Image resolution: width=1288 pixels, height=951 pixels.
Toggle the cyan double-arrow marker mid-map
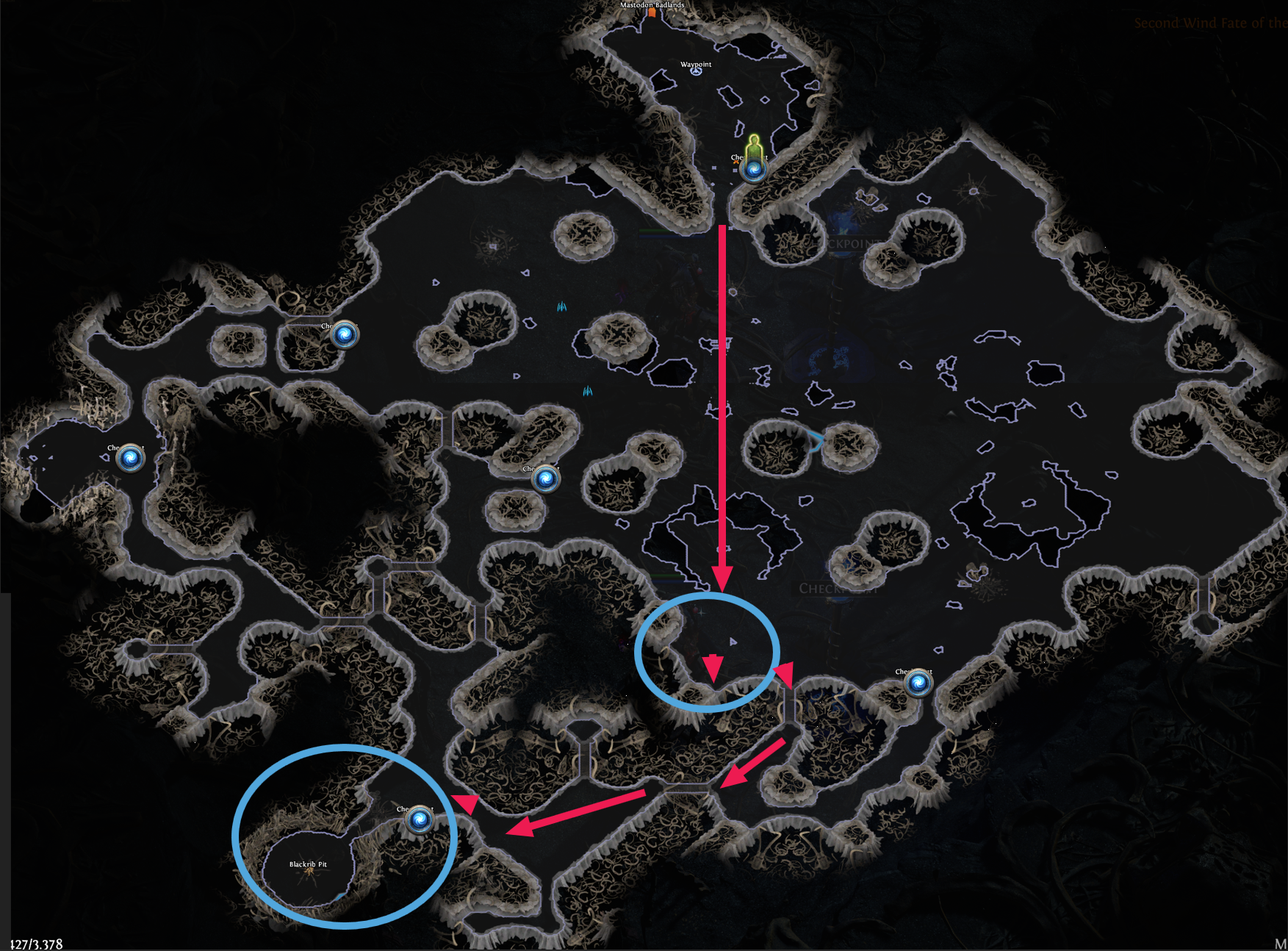(562, 307)
